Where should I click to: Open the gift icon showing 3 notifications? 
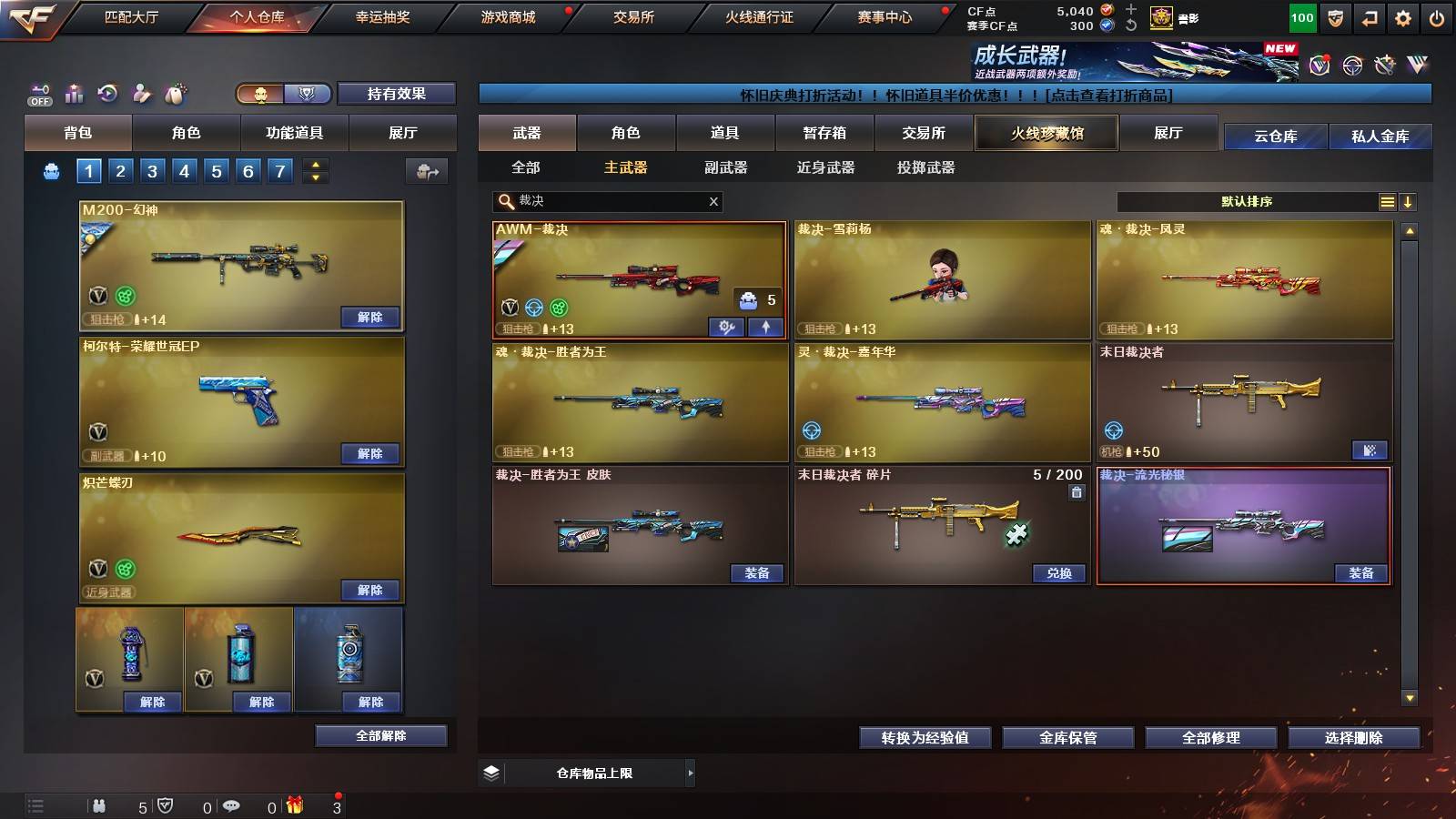pos(293,804)
